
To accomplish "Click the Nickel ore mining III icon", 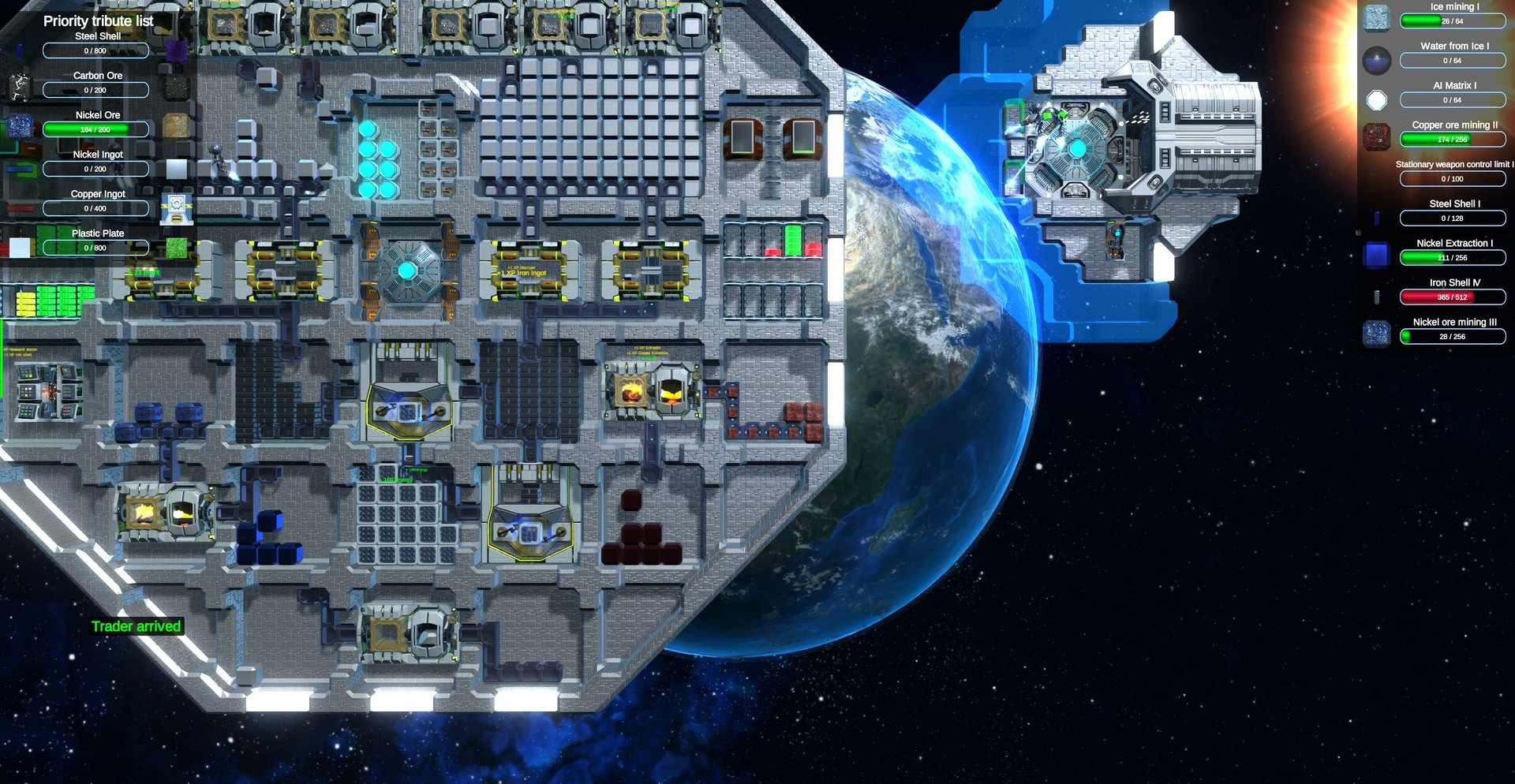I will pos(1377,333).
